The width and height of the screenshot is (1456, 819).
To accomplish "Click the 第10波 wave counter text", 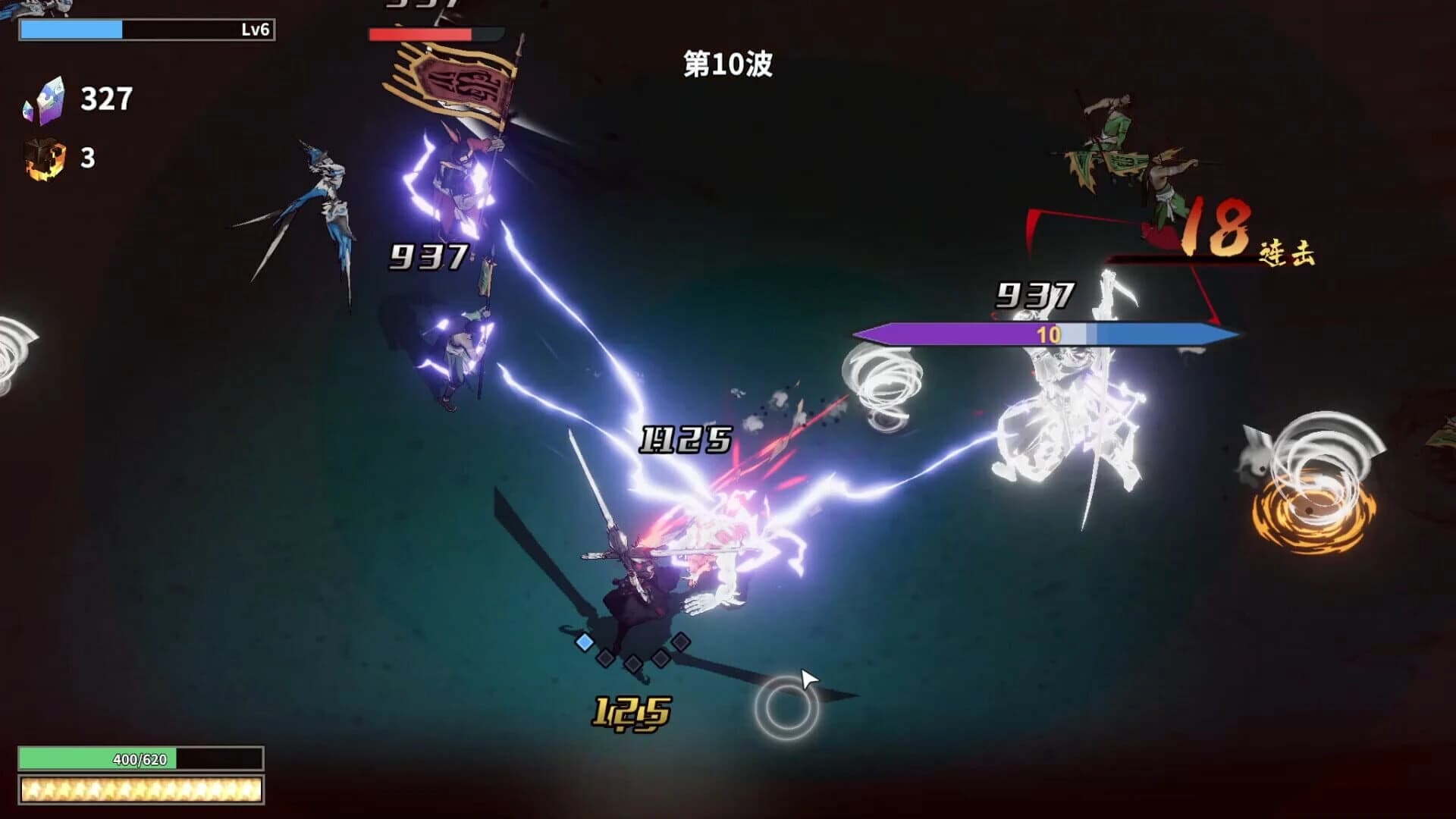I will point(726,64).
